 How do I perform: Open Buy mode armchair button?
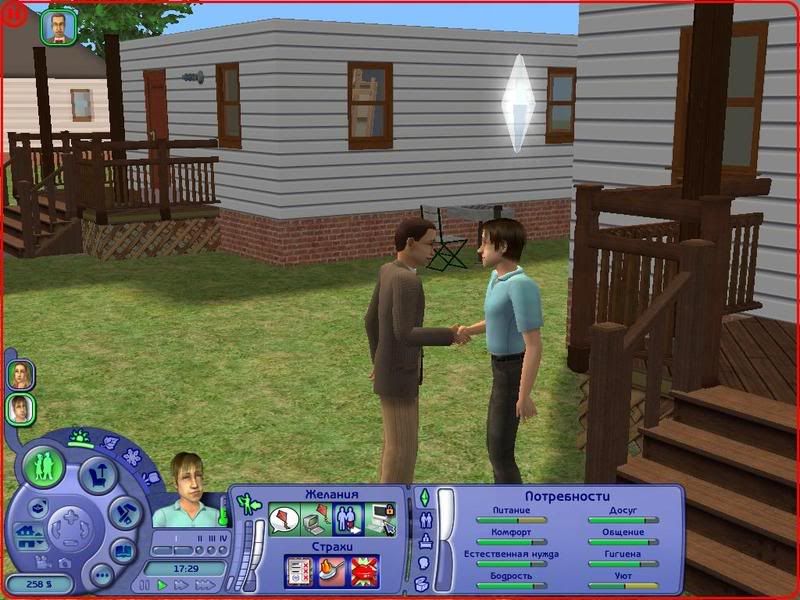(96, 474)
